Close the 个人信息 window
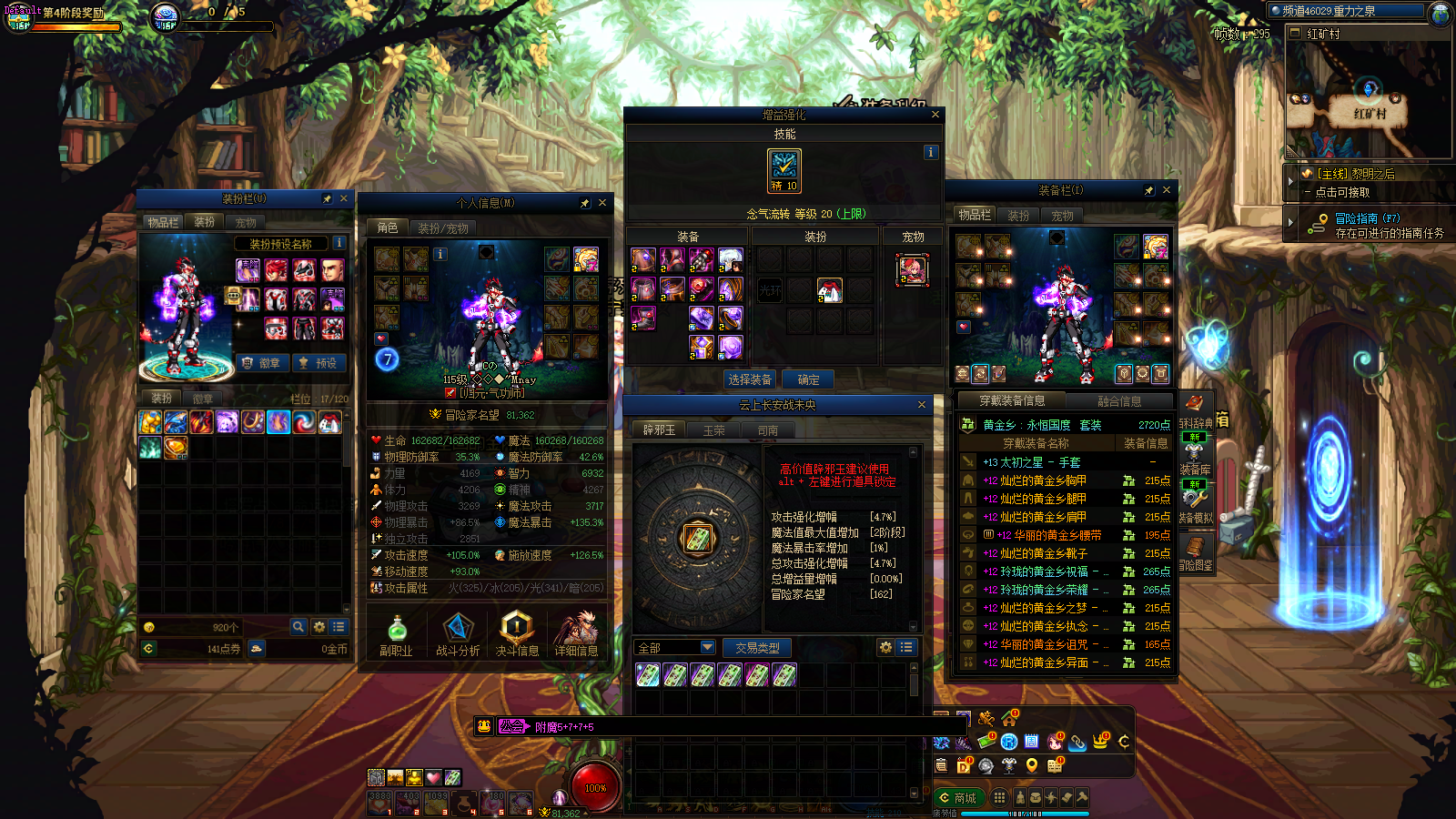 pyautogui.click(x=602, y=202)
